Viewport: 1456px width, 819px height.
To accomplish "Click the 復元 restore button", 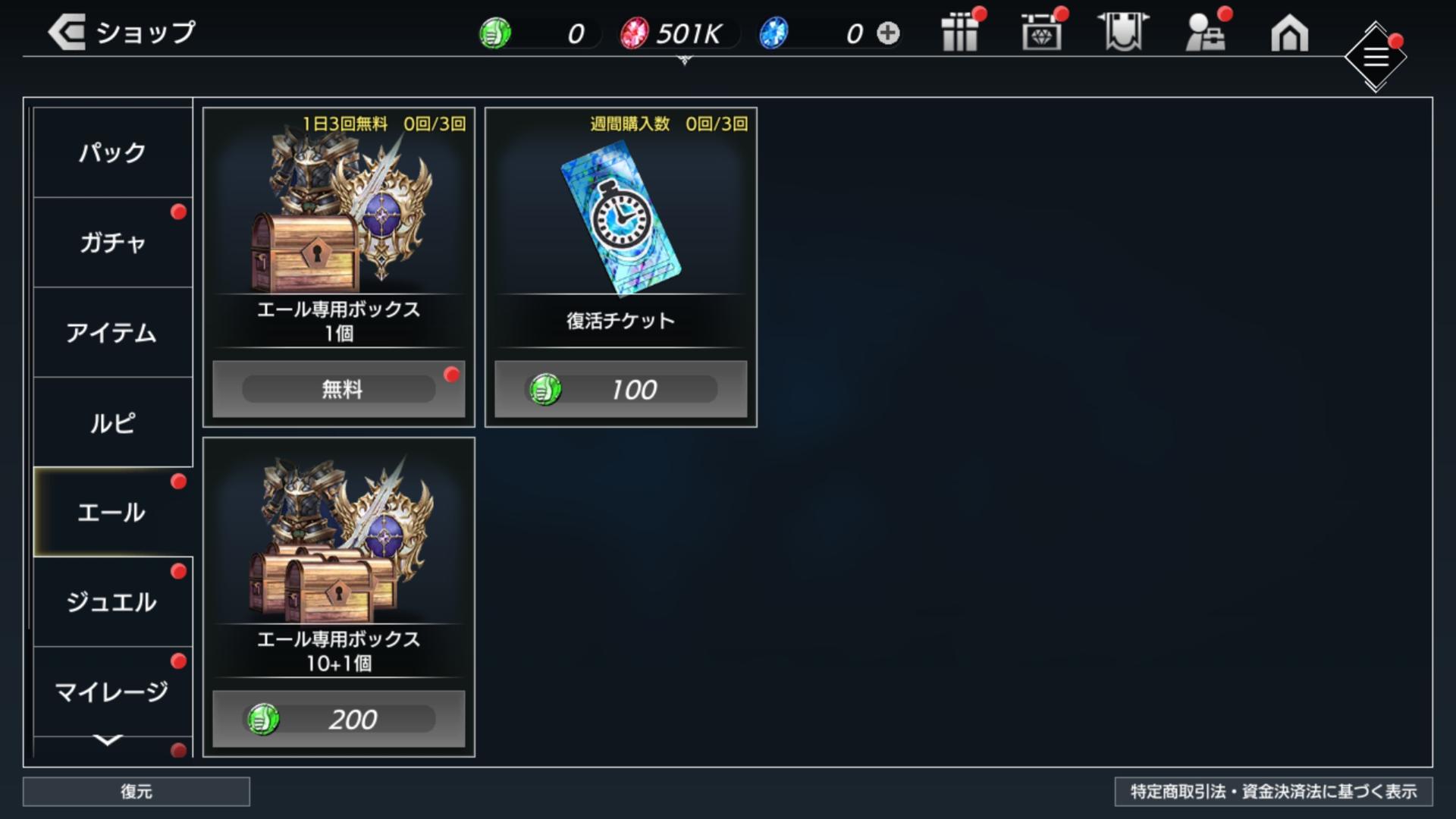I will 136,792.
